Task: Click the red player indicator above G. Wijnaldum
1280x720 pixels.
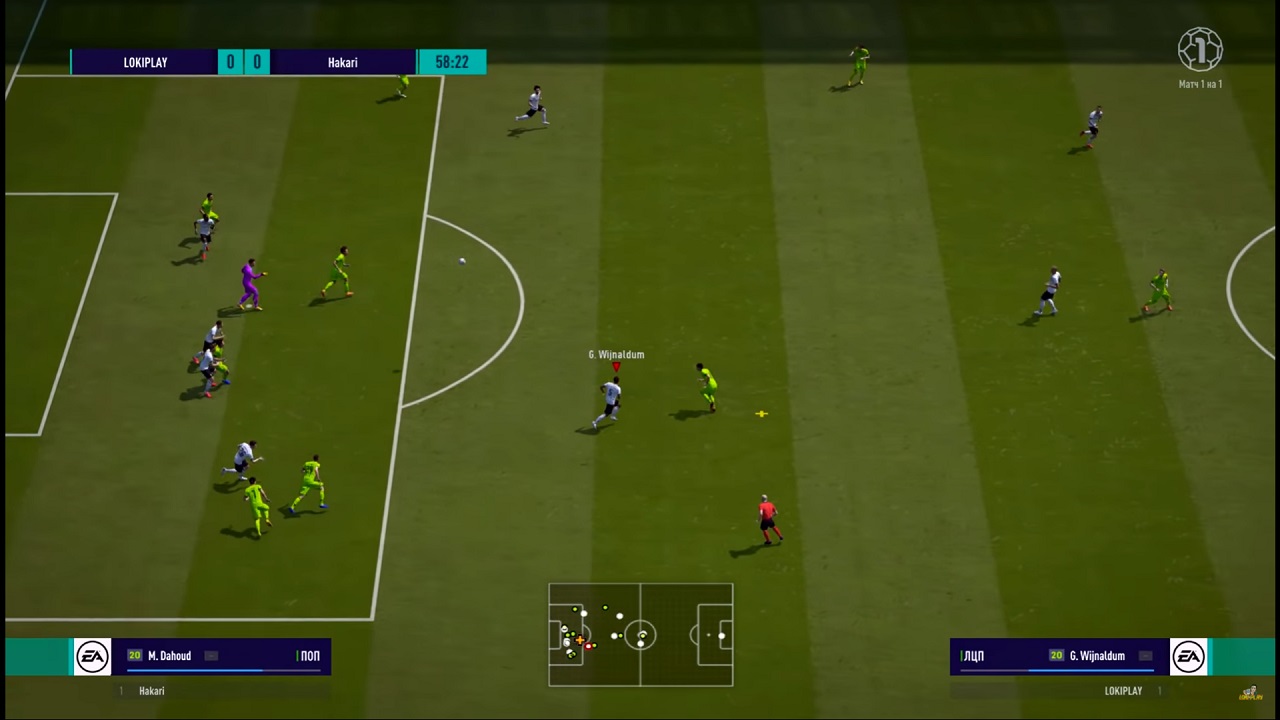Action: coord(616,368)
